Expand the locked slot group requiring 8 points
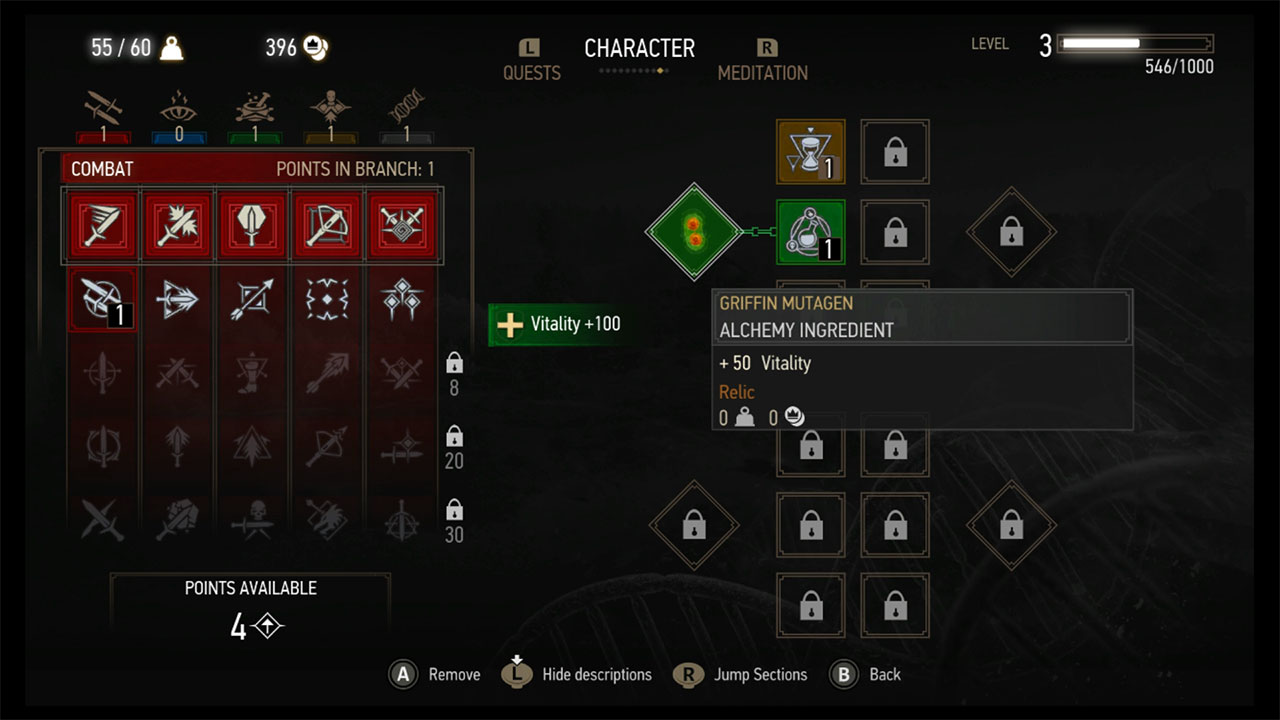The image size is (1280, 720). coord(453,375)
